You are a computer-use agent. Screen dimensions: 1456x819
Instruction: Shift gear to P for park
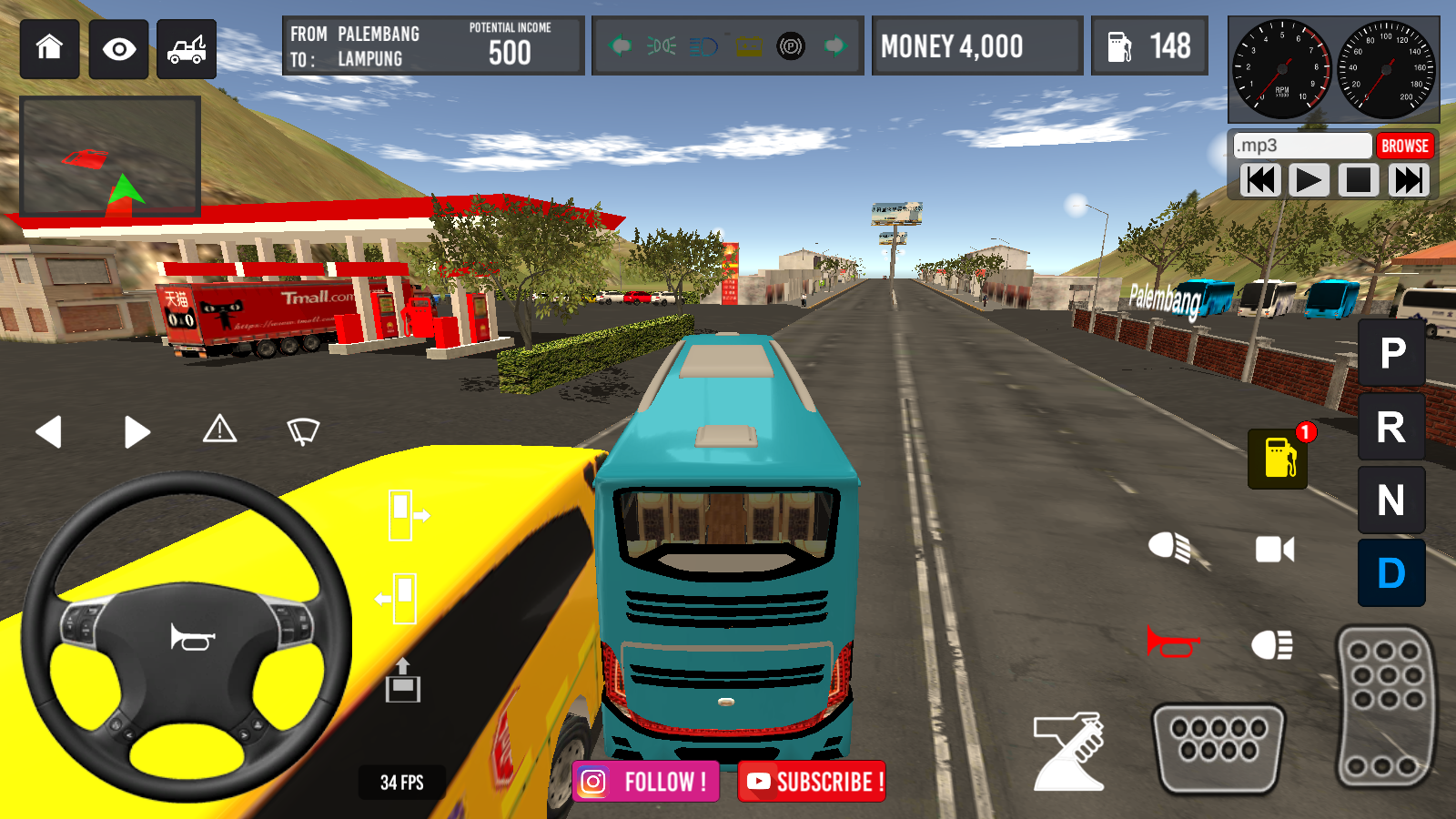1391,353
